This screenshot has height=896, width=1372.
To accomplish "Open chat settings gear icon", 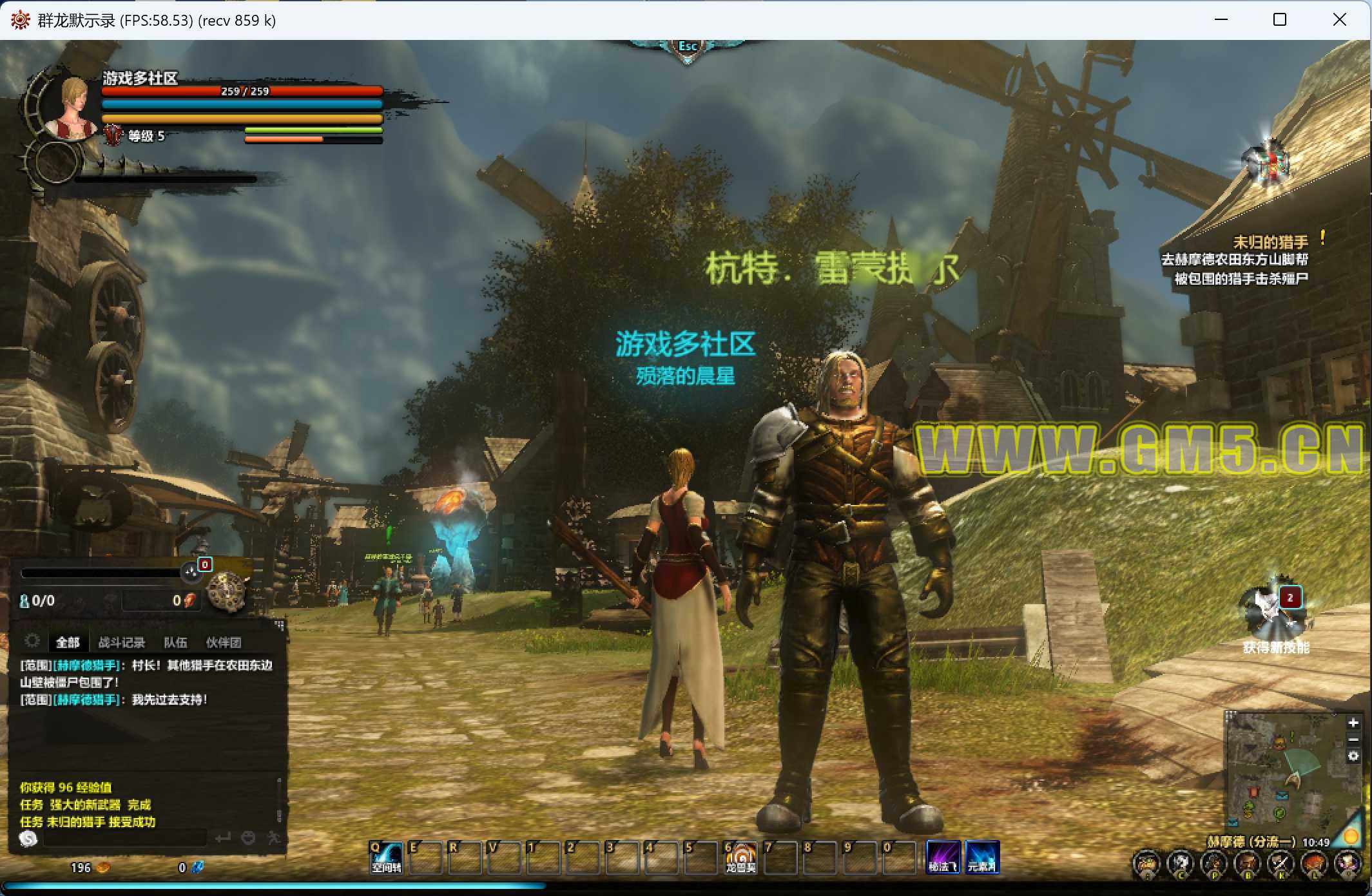I will pos(32,641).
